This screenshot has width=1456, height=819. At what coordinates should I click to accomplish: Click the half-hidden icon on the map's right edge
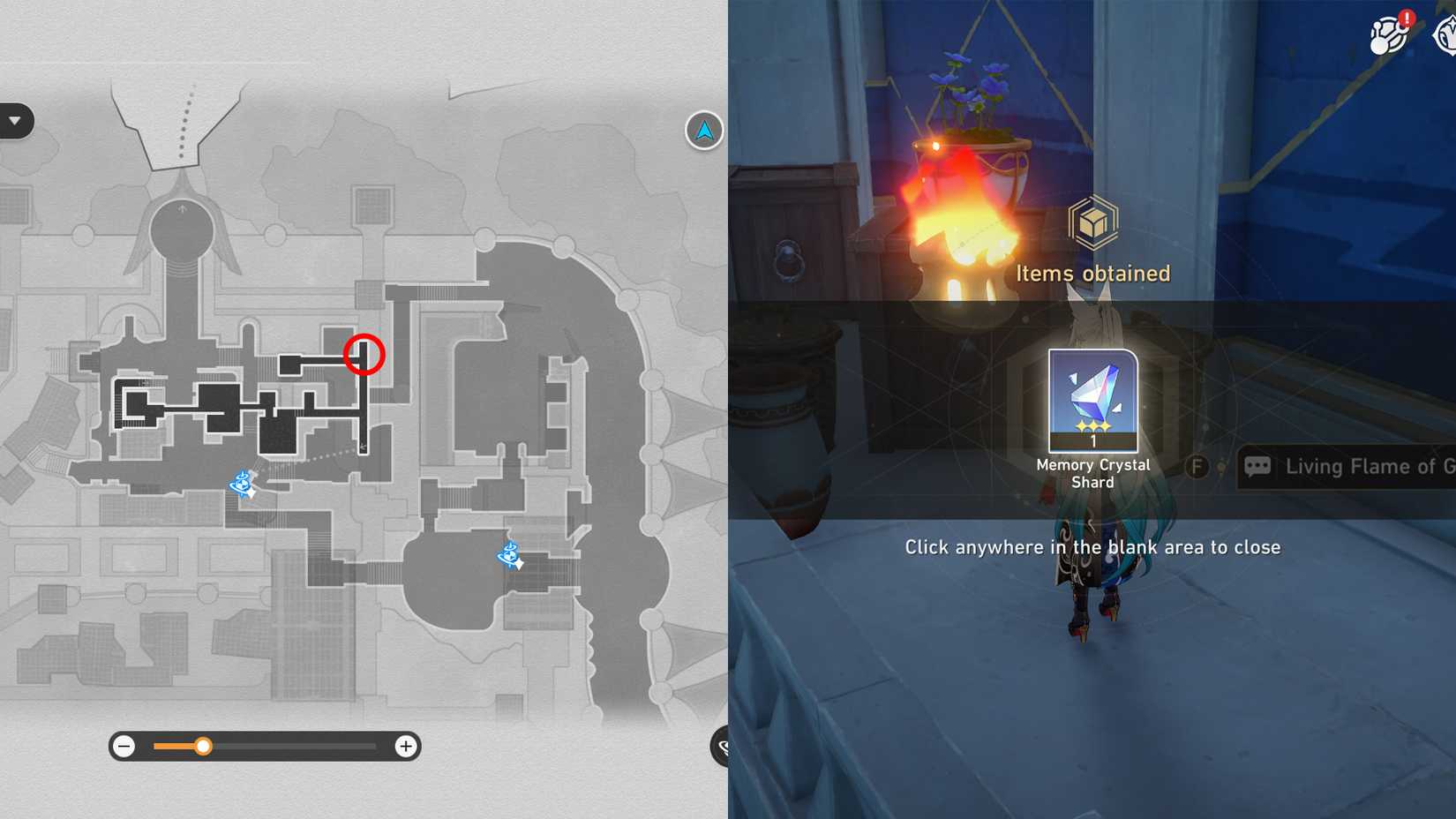(x=722, y=746)
